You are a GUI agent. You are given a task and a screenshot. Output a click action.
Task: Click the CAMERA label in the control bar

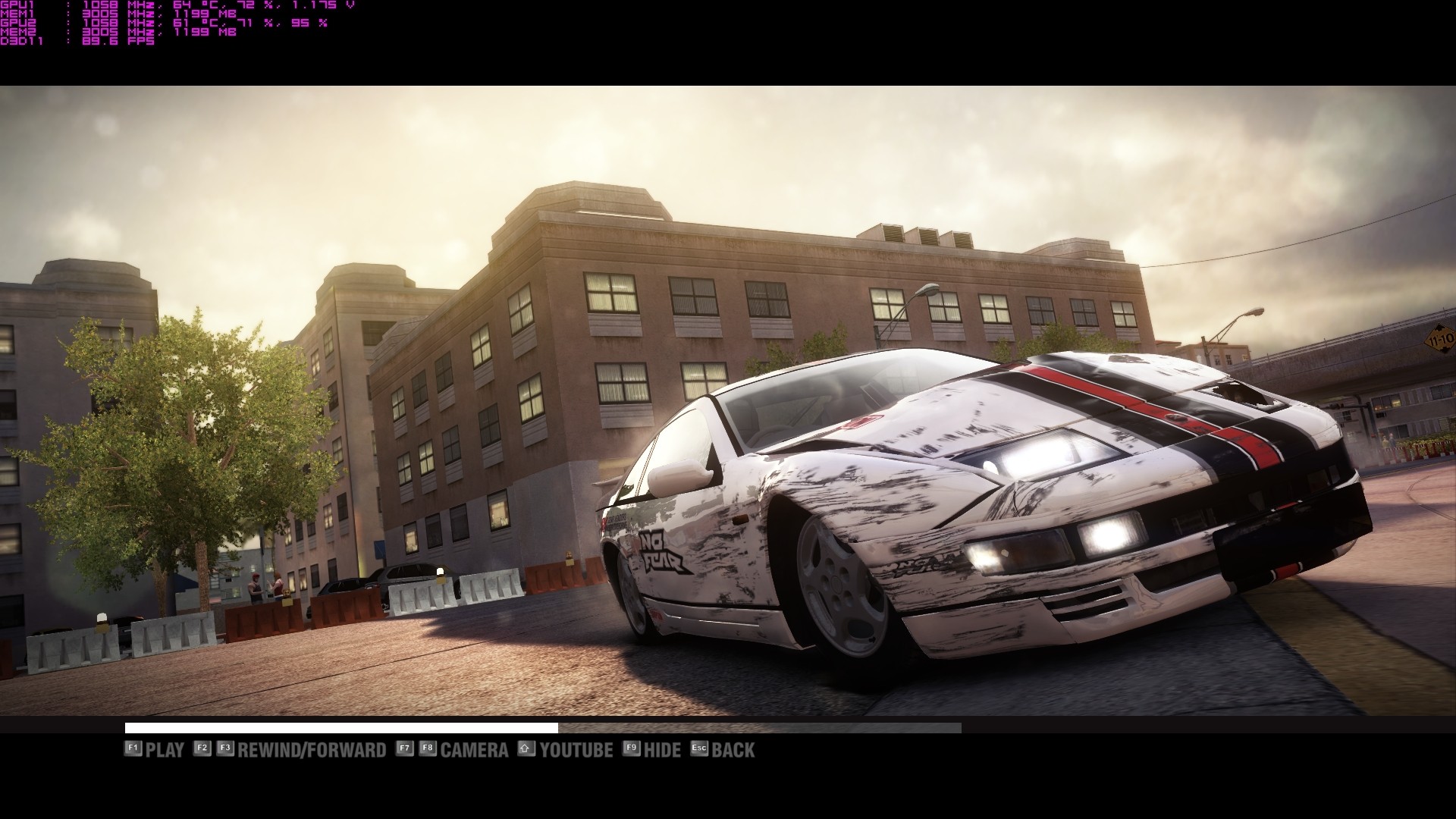click(474, 749)
